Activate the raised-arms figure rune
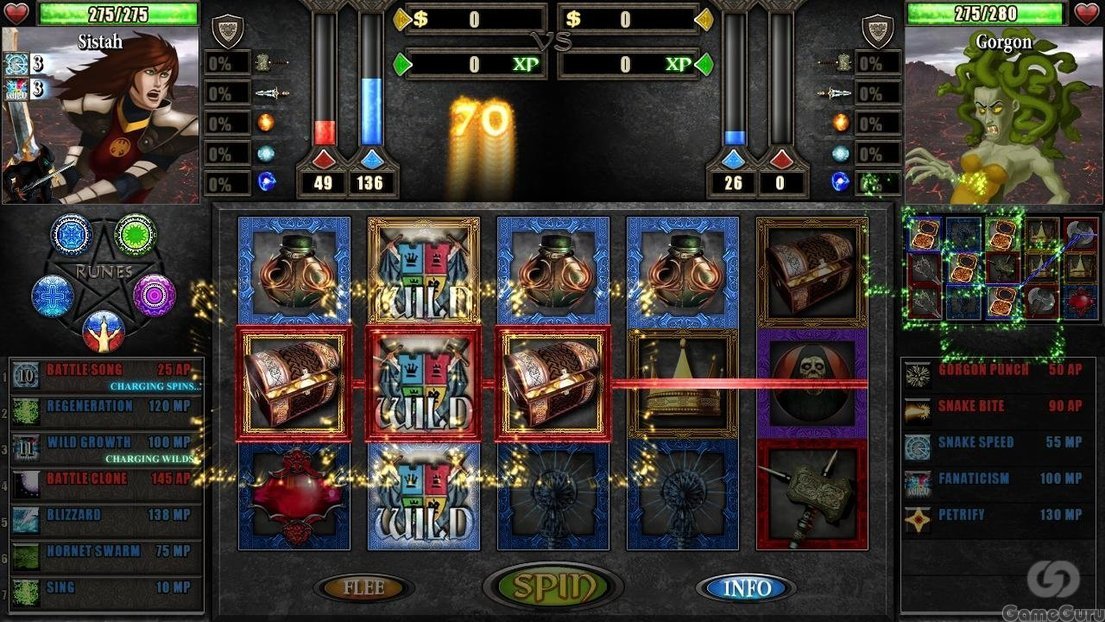 [103, 331]
